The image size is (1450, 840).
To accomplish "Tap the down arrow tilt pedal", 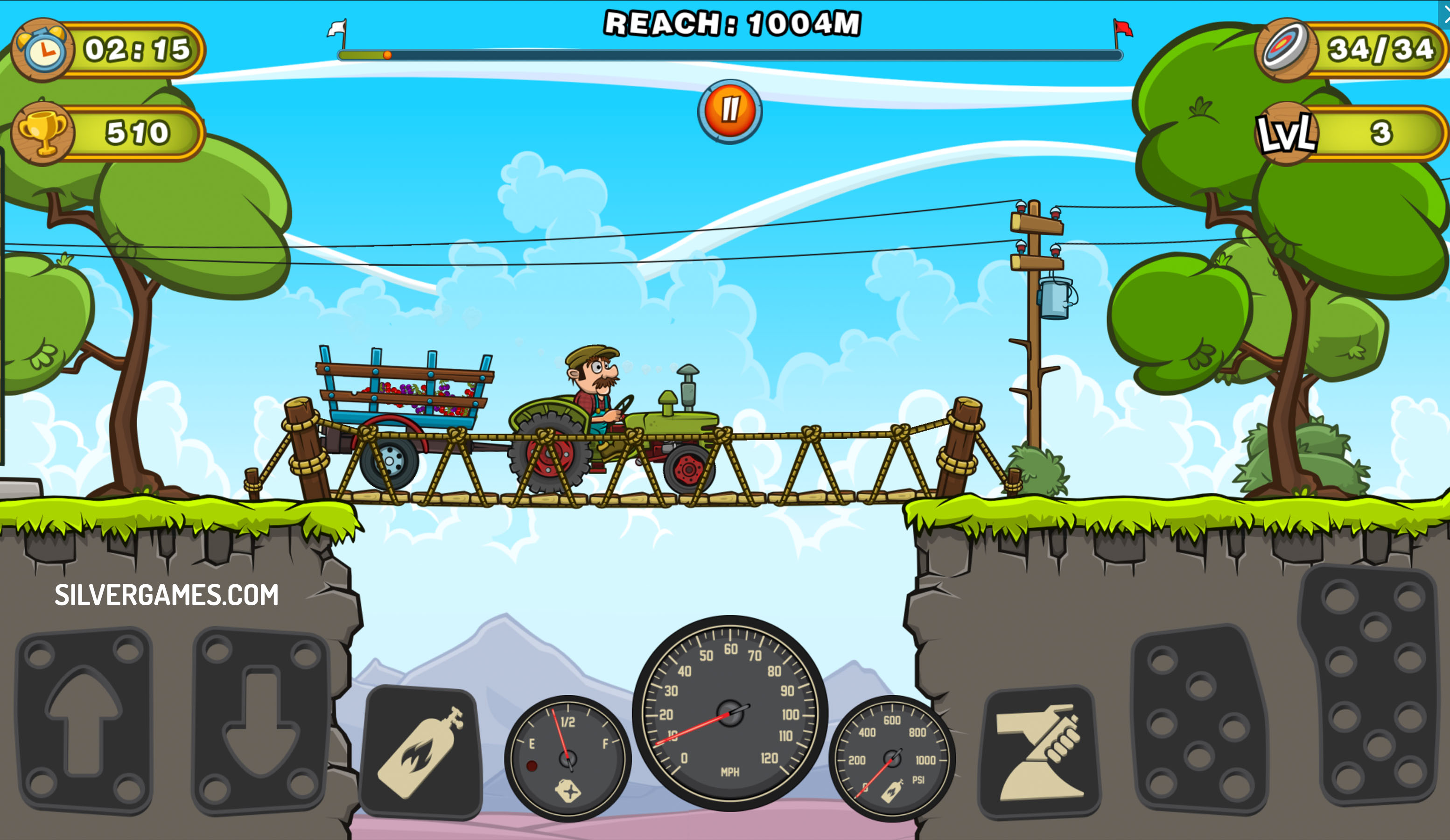I will [x=261, y=721].
